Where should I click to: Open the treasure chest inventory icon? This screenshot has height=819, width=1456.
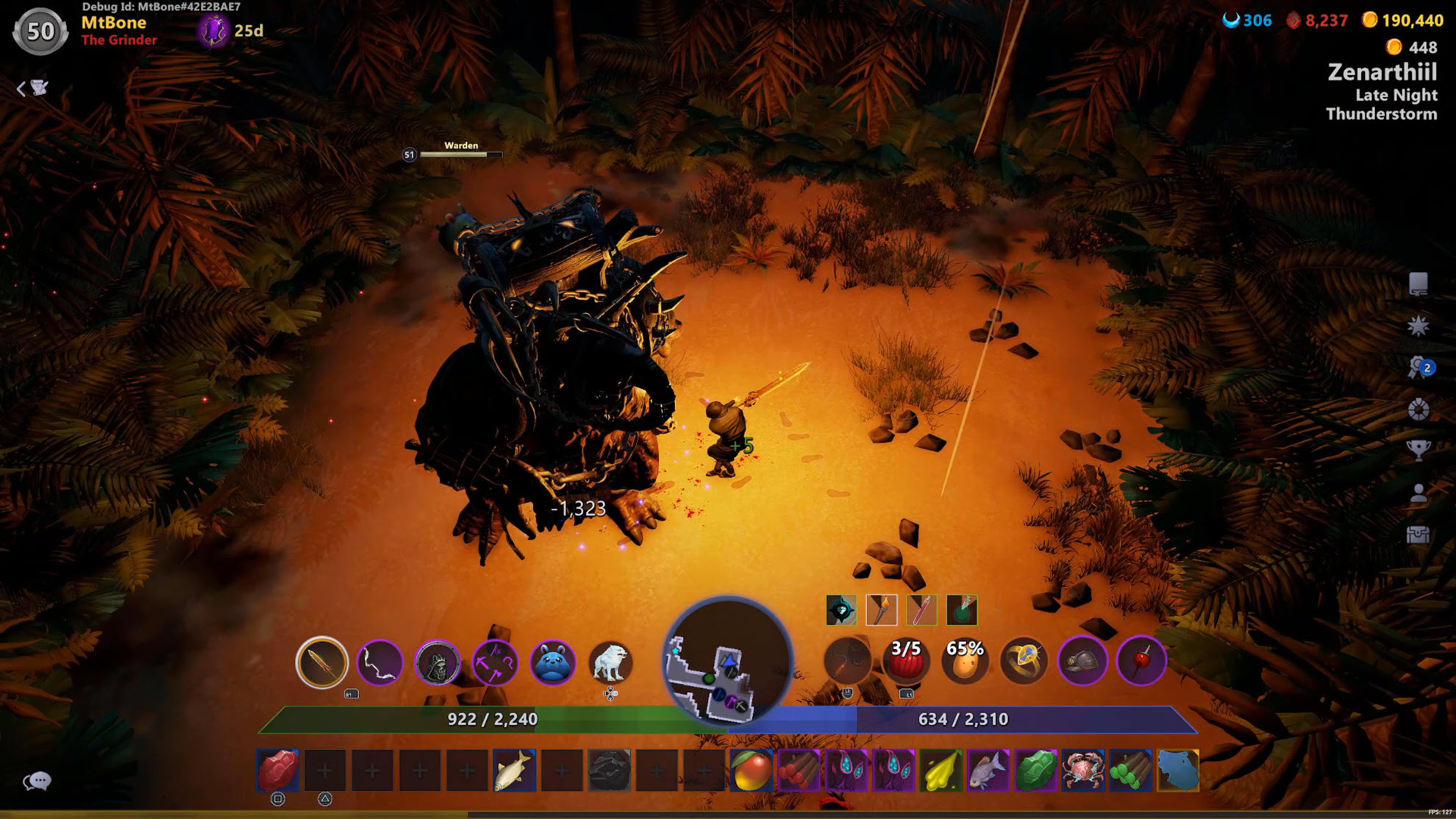click(x=1418, y=534)
